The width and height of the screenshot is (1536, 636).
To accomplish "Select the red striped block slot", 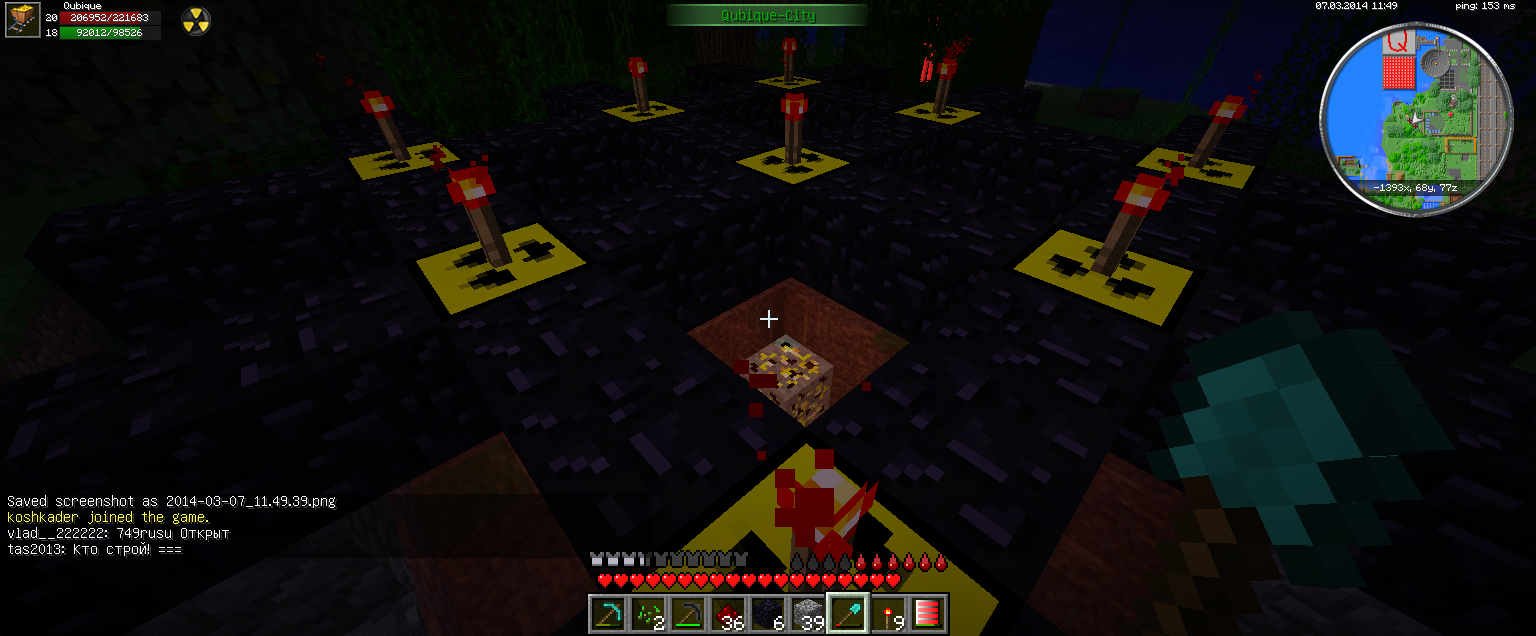I will point(926,613).
